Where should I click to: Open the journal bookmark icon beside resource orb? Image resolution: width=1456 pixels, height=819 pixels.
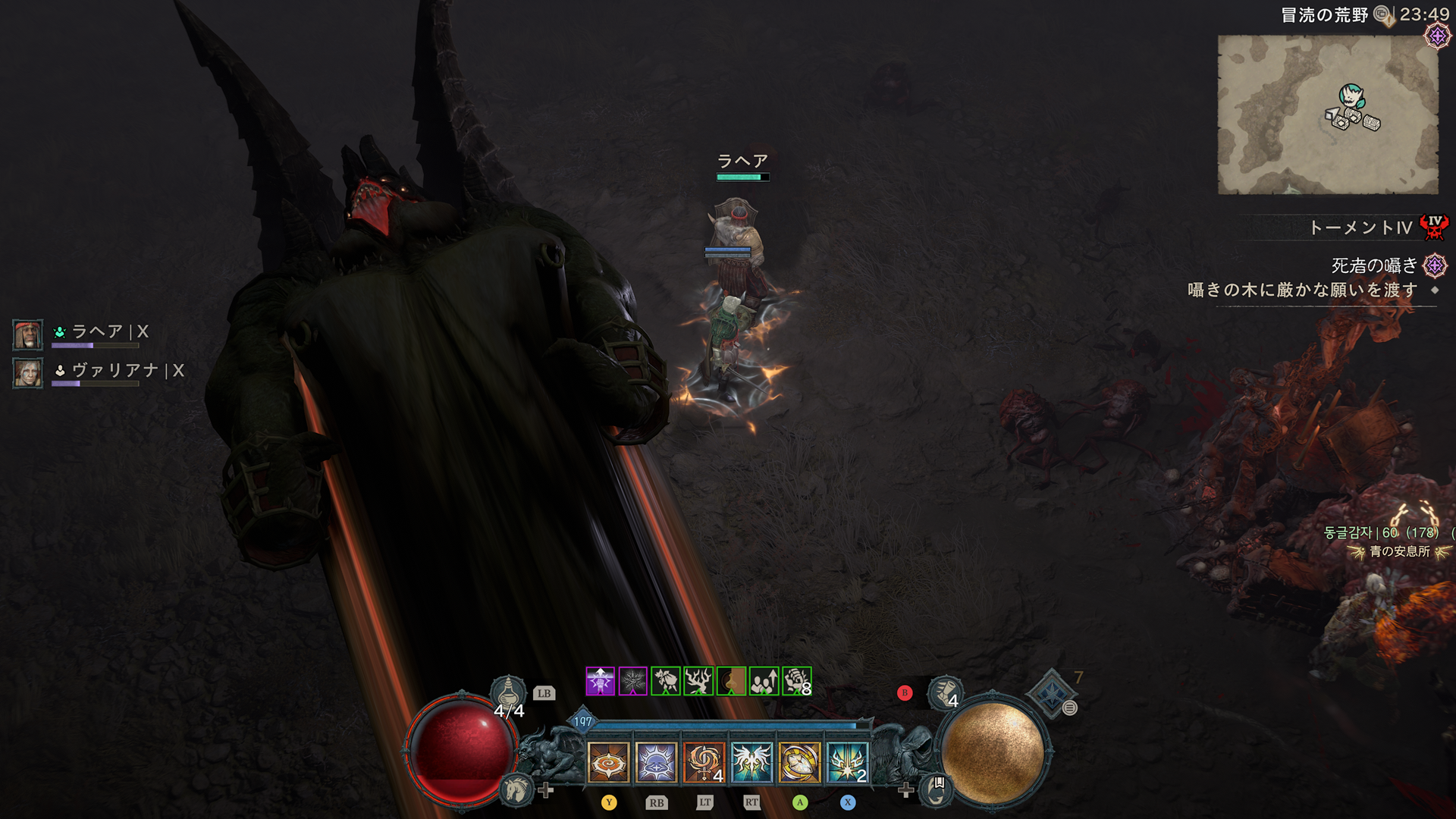click(937, 788)
